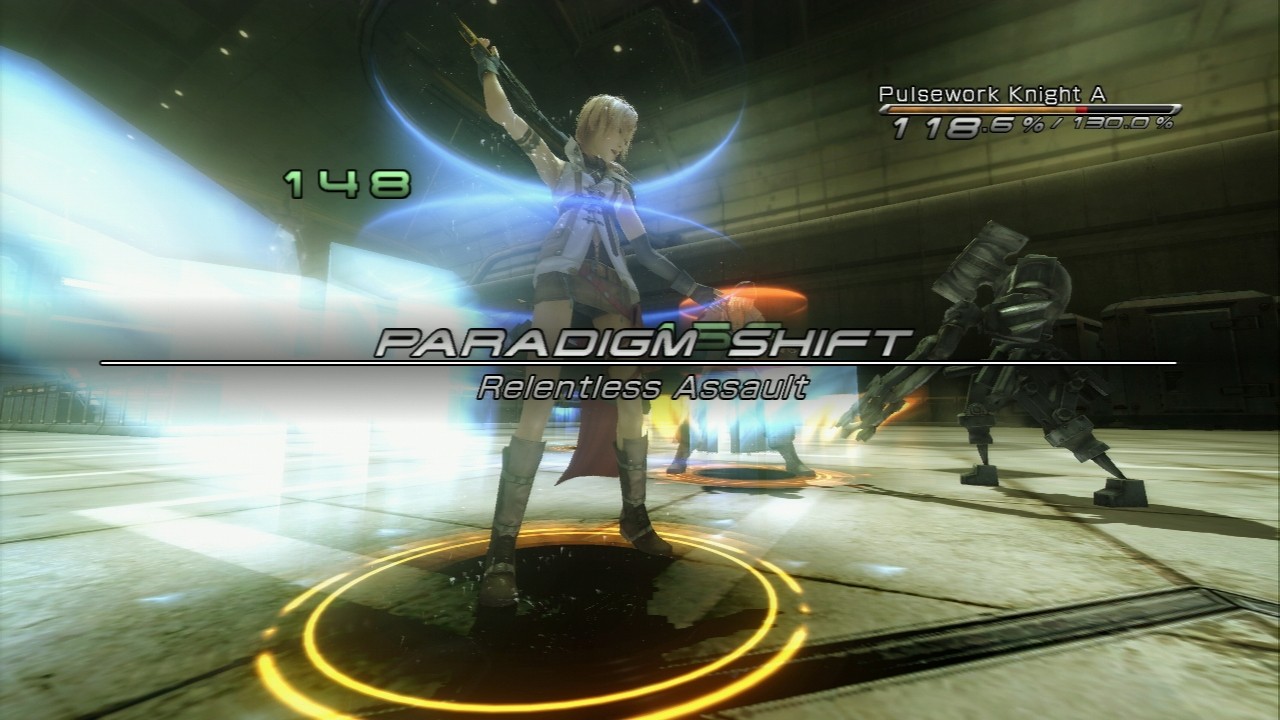Select the Pulsework Knight A name plate
Viewport: 1280px width, 720px height.
tap(993, 92)
